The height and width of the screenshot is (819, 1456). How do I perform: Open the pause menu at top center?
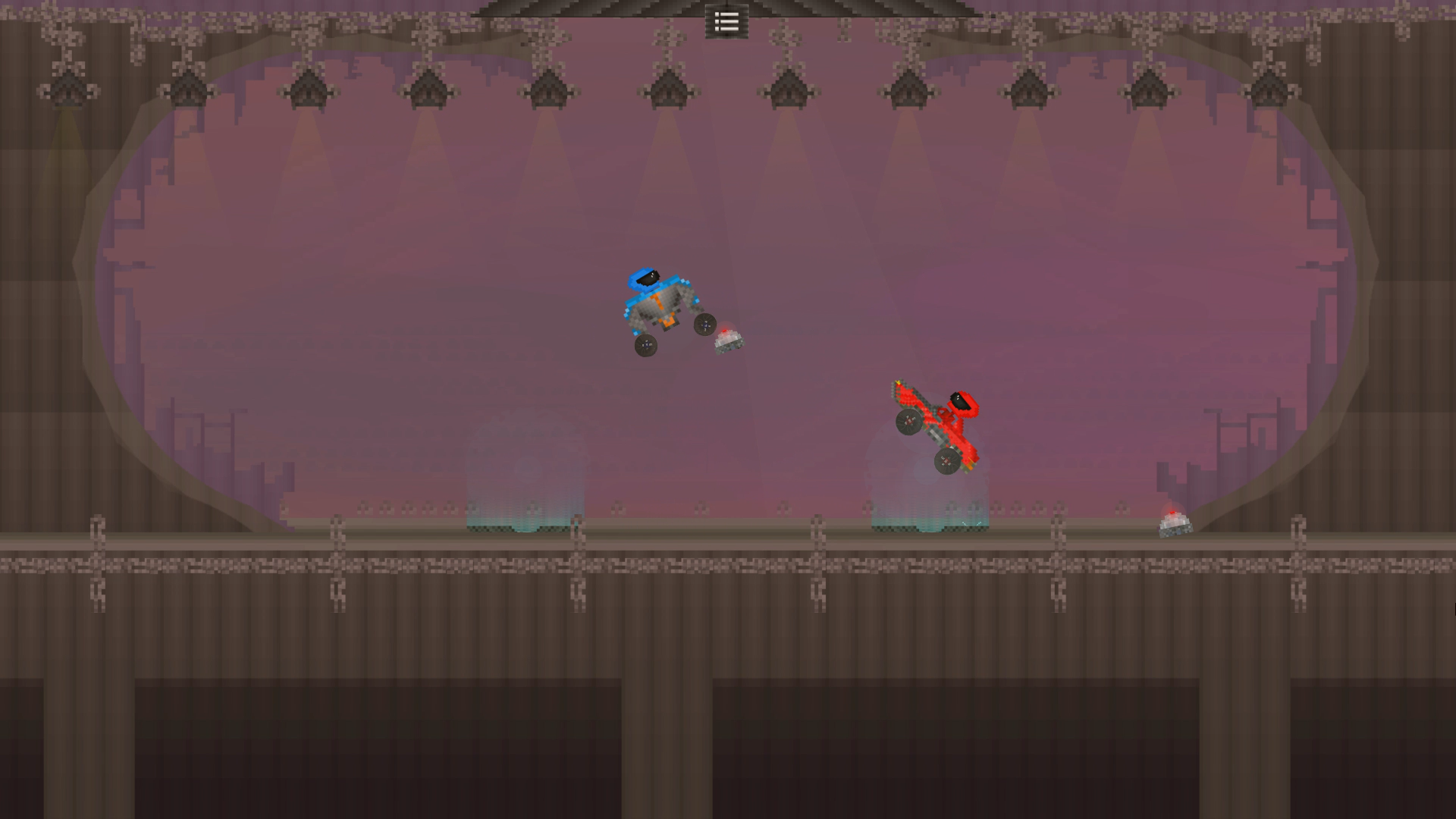[726, 22]
